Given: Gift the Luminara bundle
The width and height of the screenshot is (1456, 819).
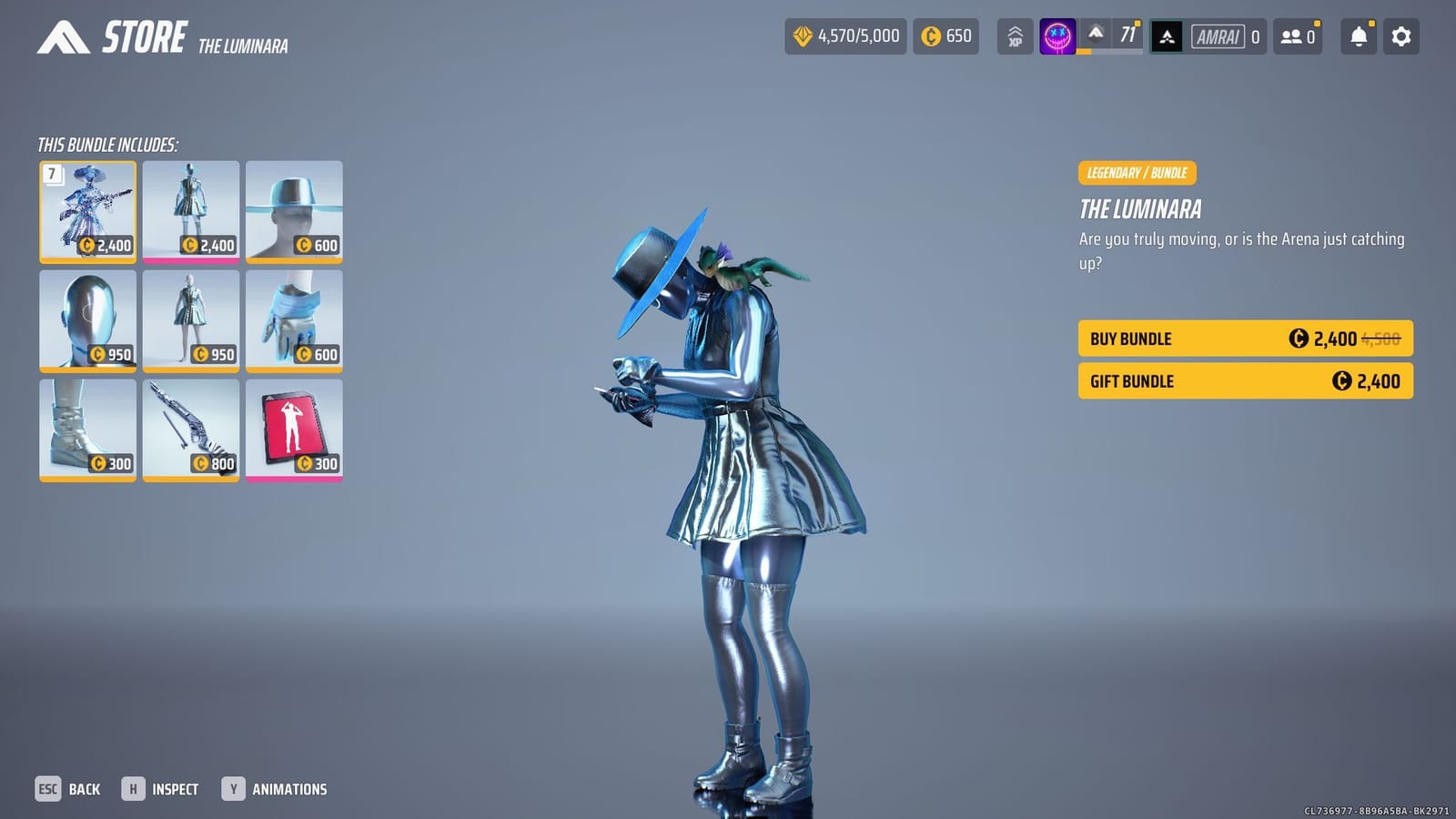Looking at the screenshot, I should click(x=1244, y=380).
